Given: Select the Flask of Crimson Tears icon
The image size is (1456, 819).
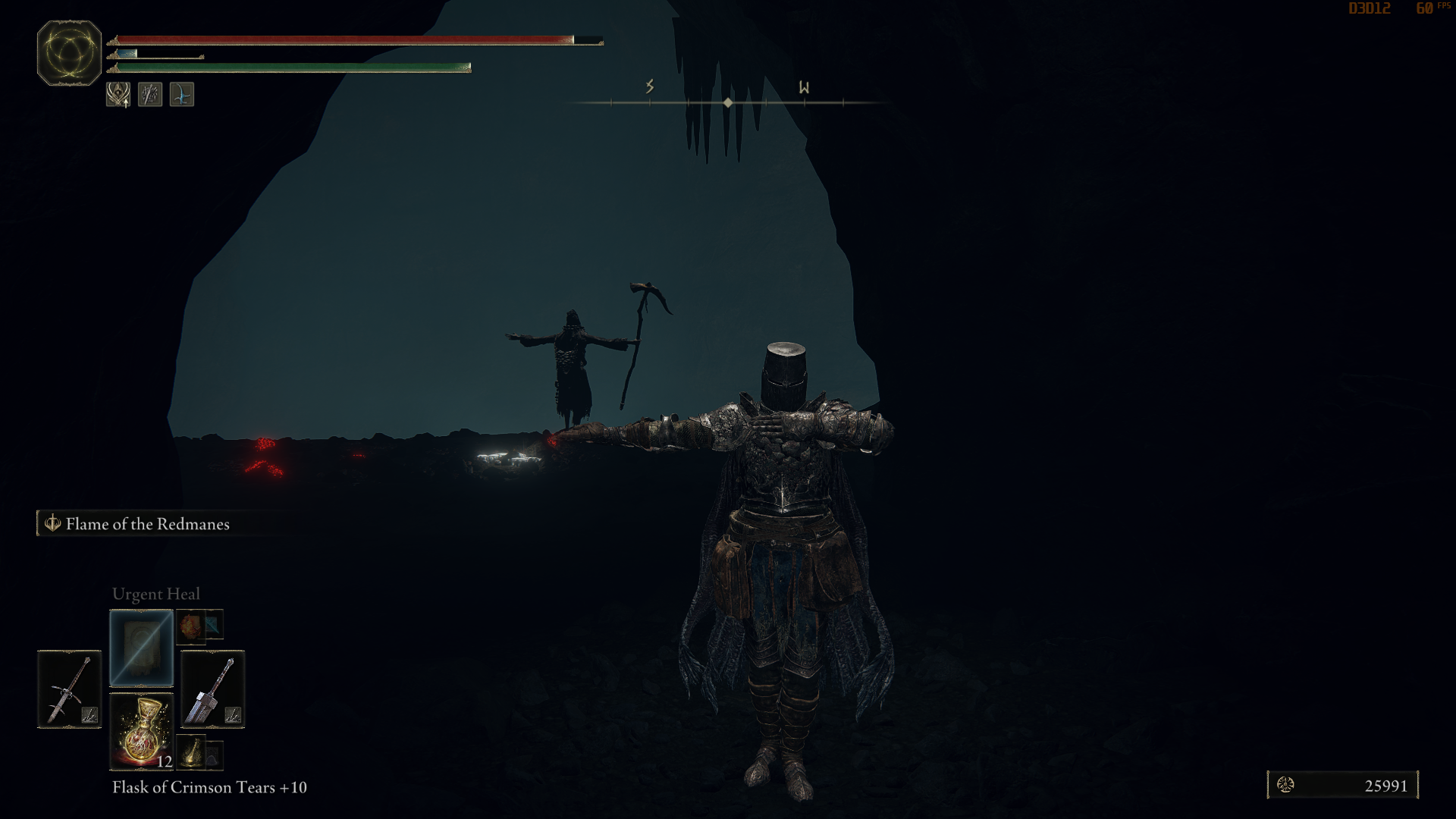Looking at the screenshot, I should 141,732.
